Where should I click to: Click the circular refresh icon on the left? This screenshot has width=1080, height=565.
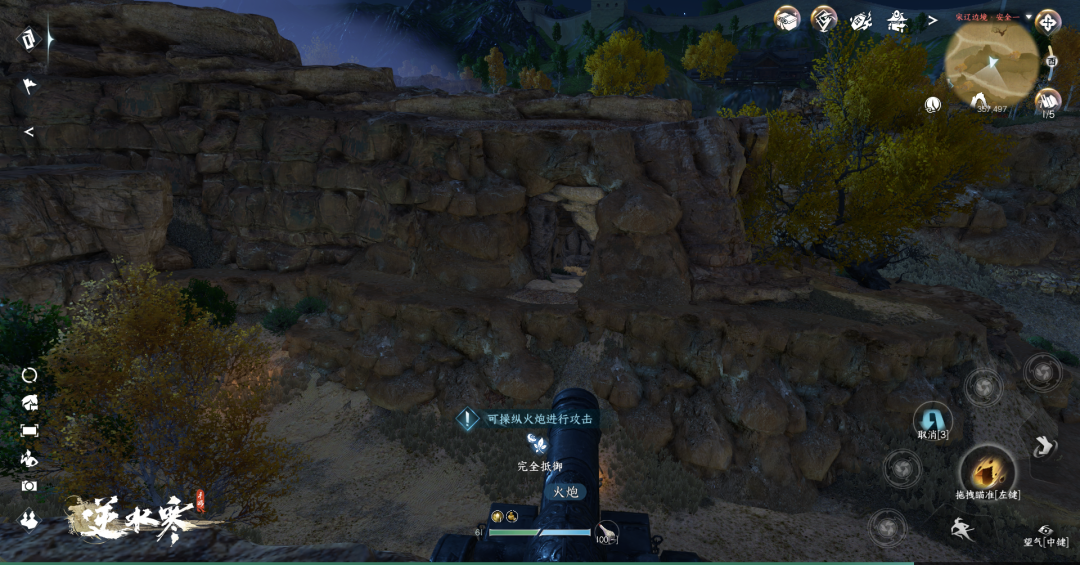(29, 375)
